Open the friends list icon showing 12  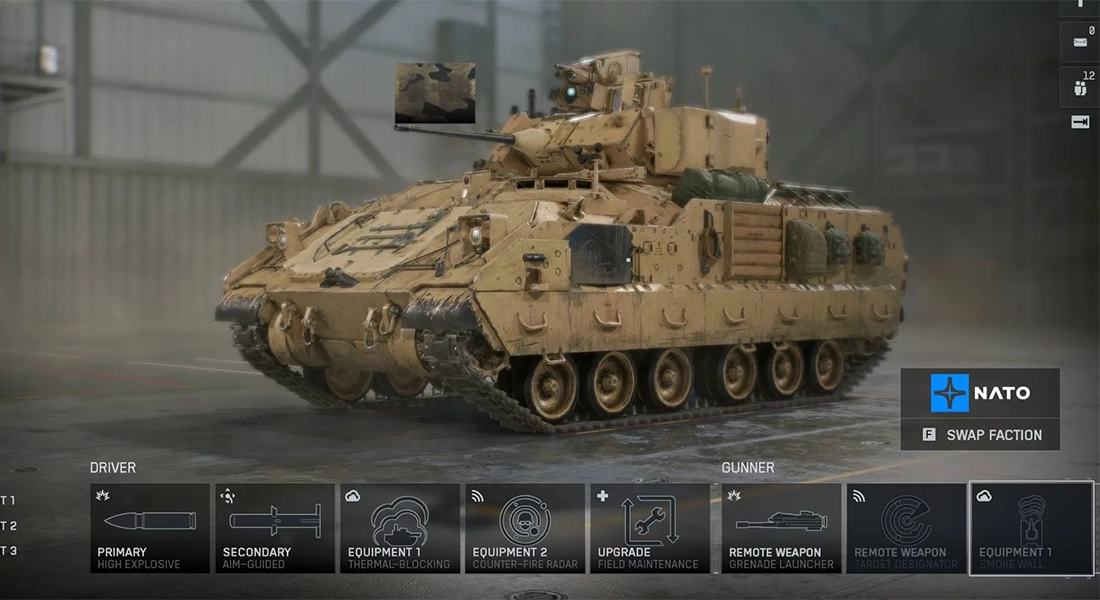(1080, 87)
